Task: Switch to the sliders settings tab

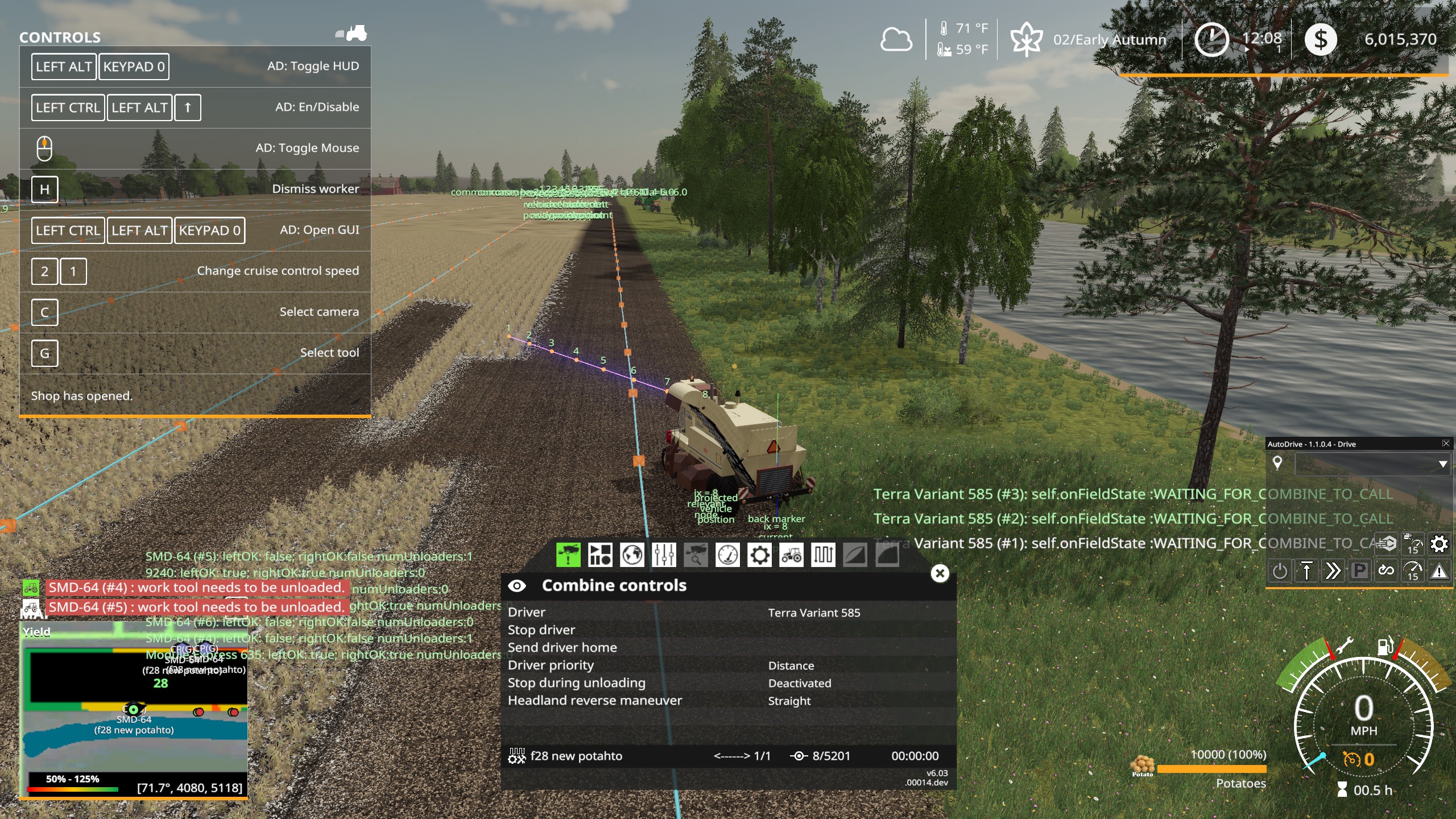Action: click(x=664, y=555)
